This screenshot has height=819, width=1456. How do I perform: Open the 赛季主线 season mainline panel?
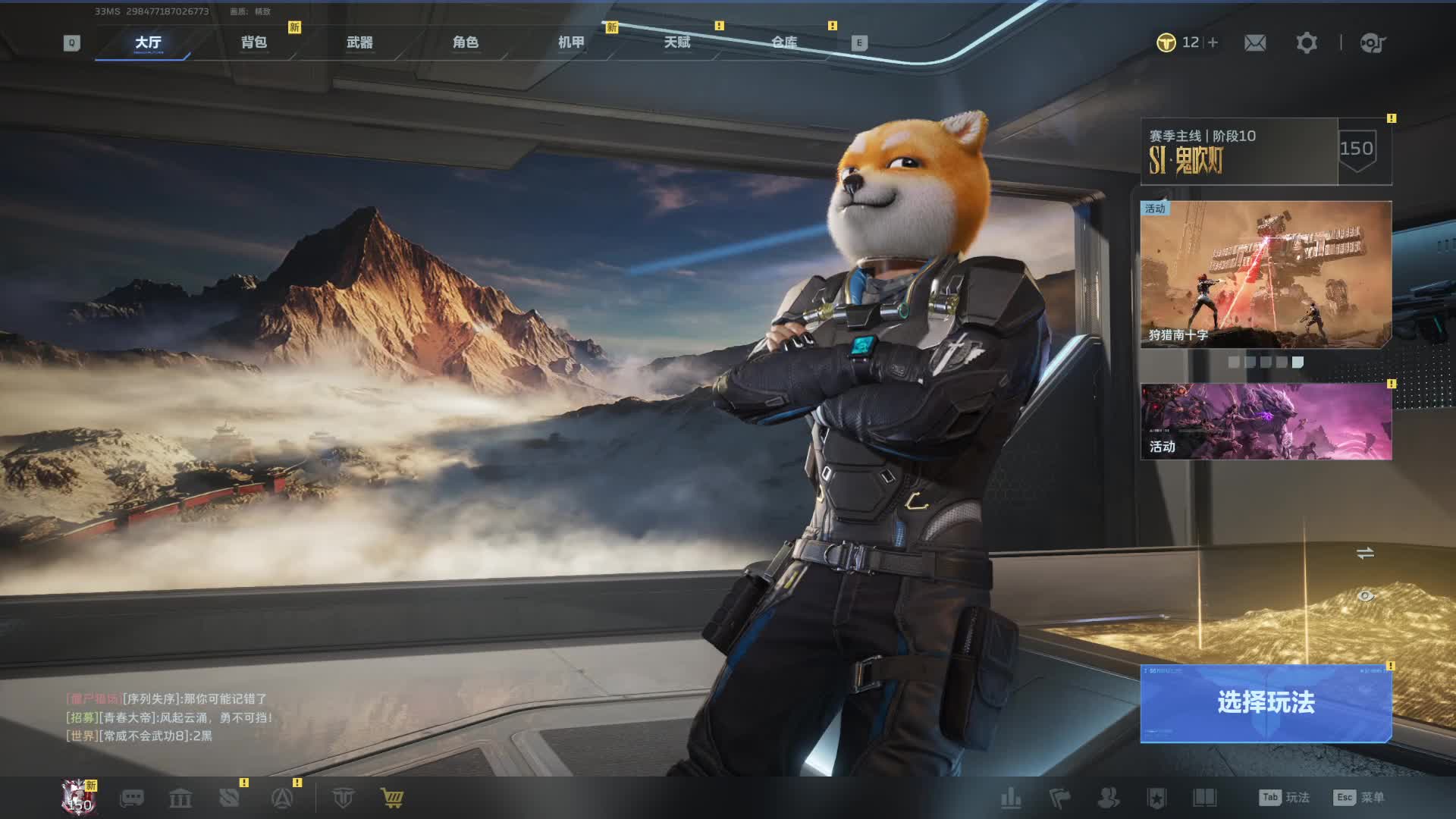(1239, 152)
